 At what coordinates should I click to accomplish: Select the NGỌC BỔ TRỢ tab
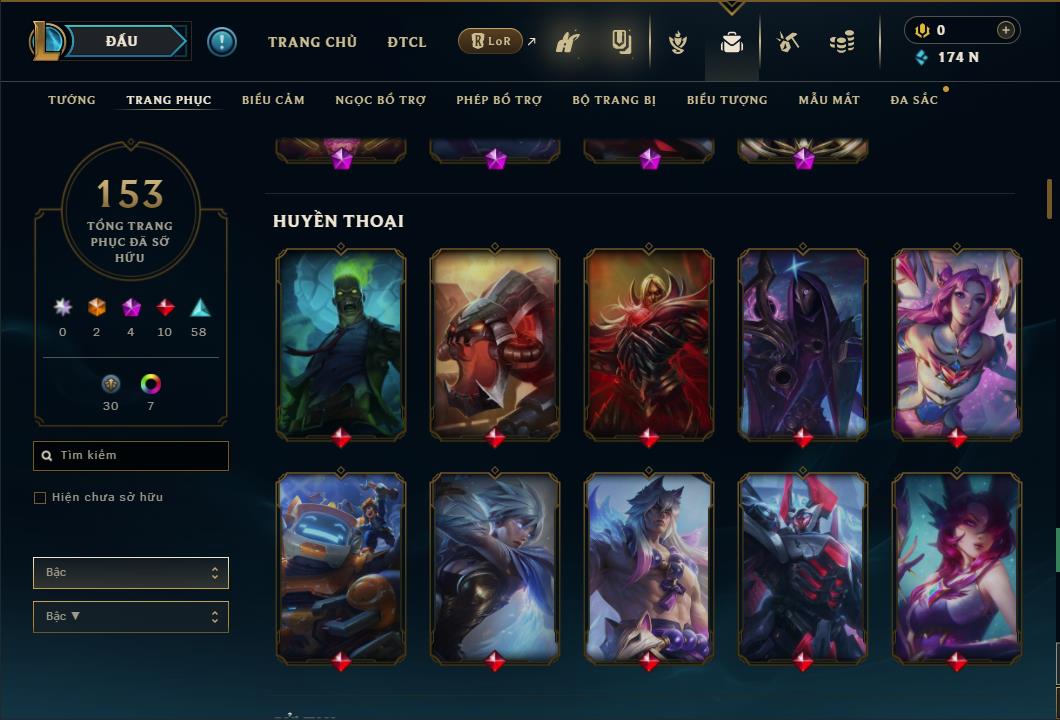pos(380,100)
